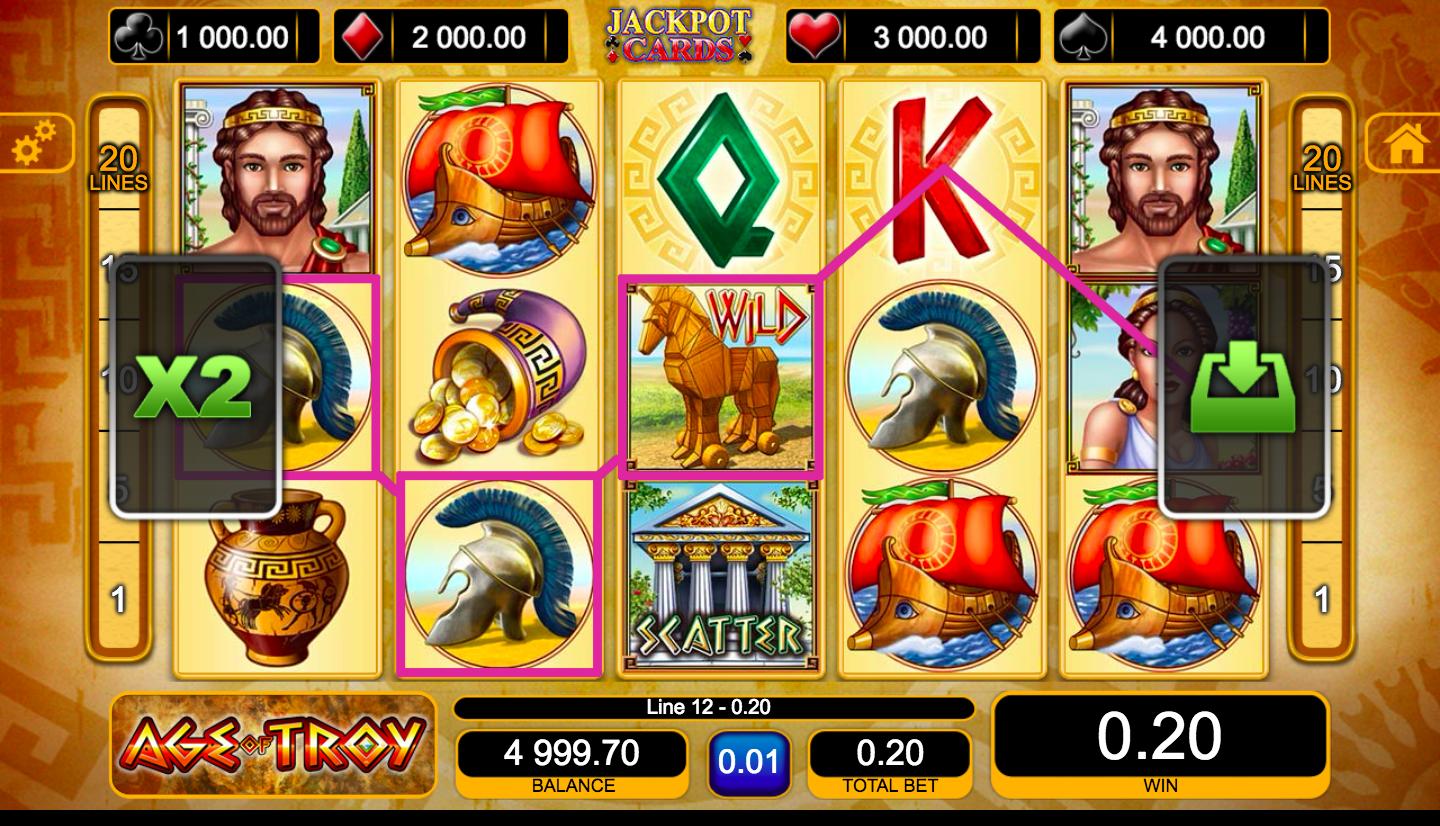Click line marker 1 on the left paylines bar
Image resolution: width=1440 pixels, height=826 pixels.
click(117, 598)
